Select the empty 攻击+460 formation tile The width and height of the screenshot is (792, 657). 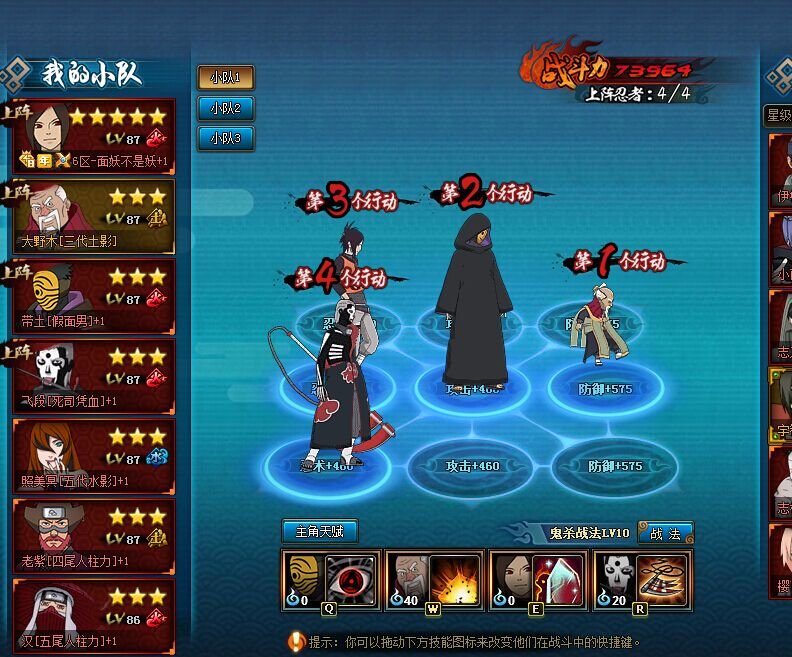[x=472, y=465]
